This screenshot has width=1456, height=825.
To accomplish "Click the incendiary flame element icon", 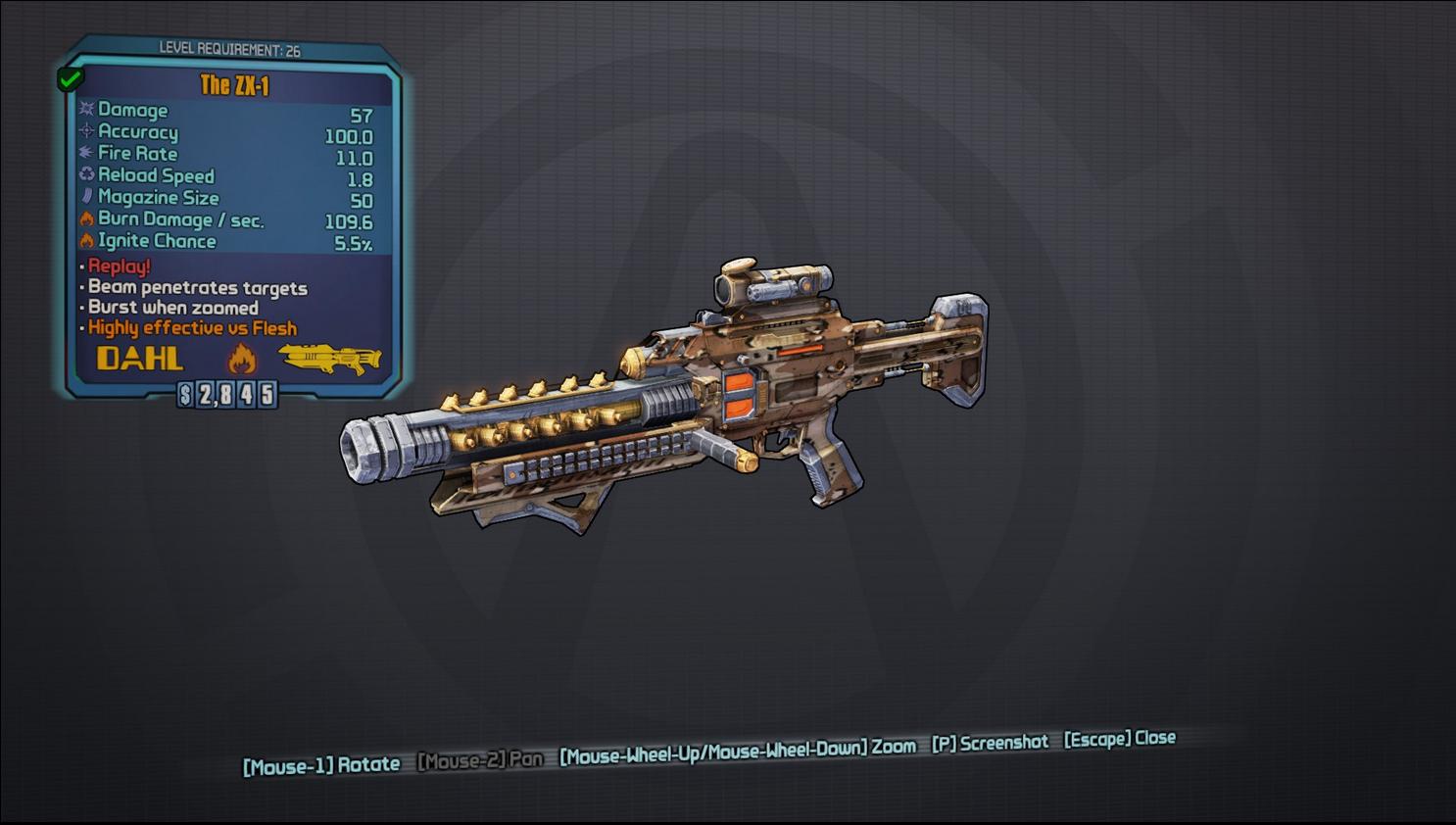I will (242, 360).
